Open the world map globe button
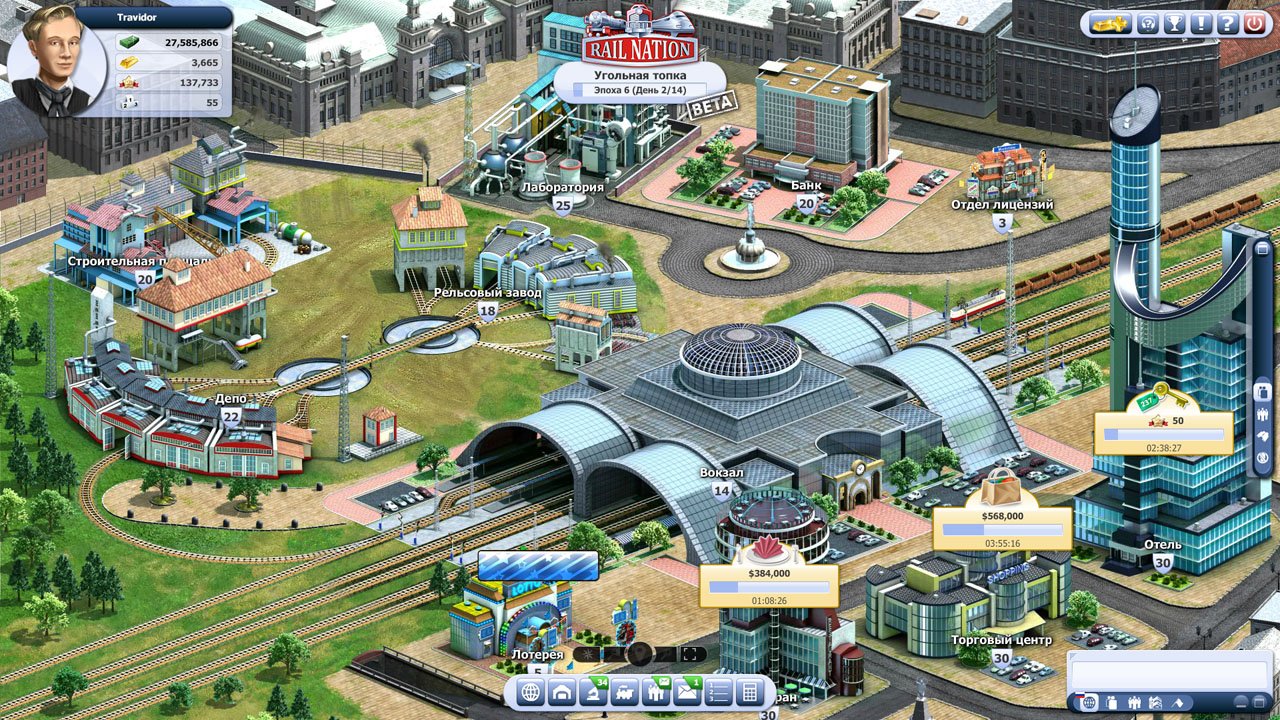 point(531,692)
